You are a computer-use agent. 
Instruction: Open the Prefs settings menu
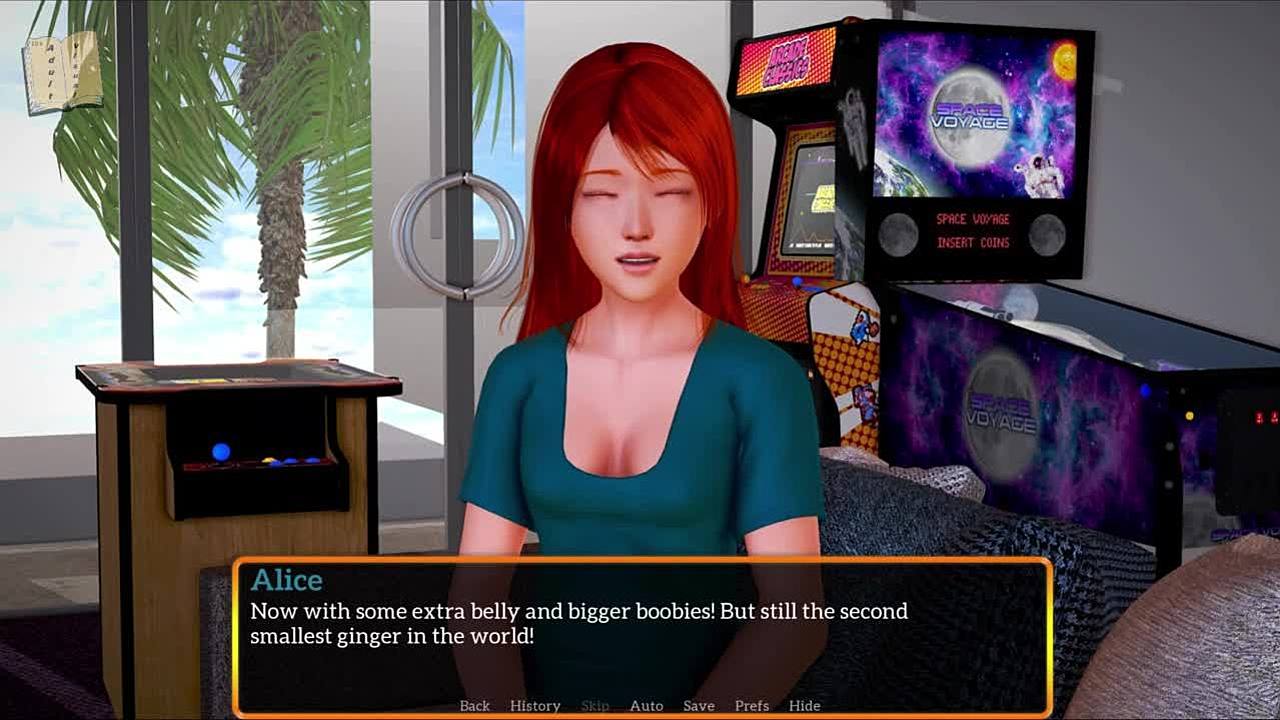point(752,706)
